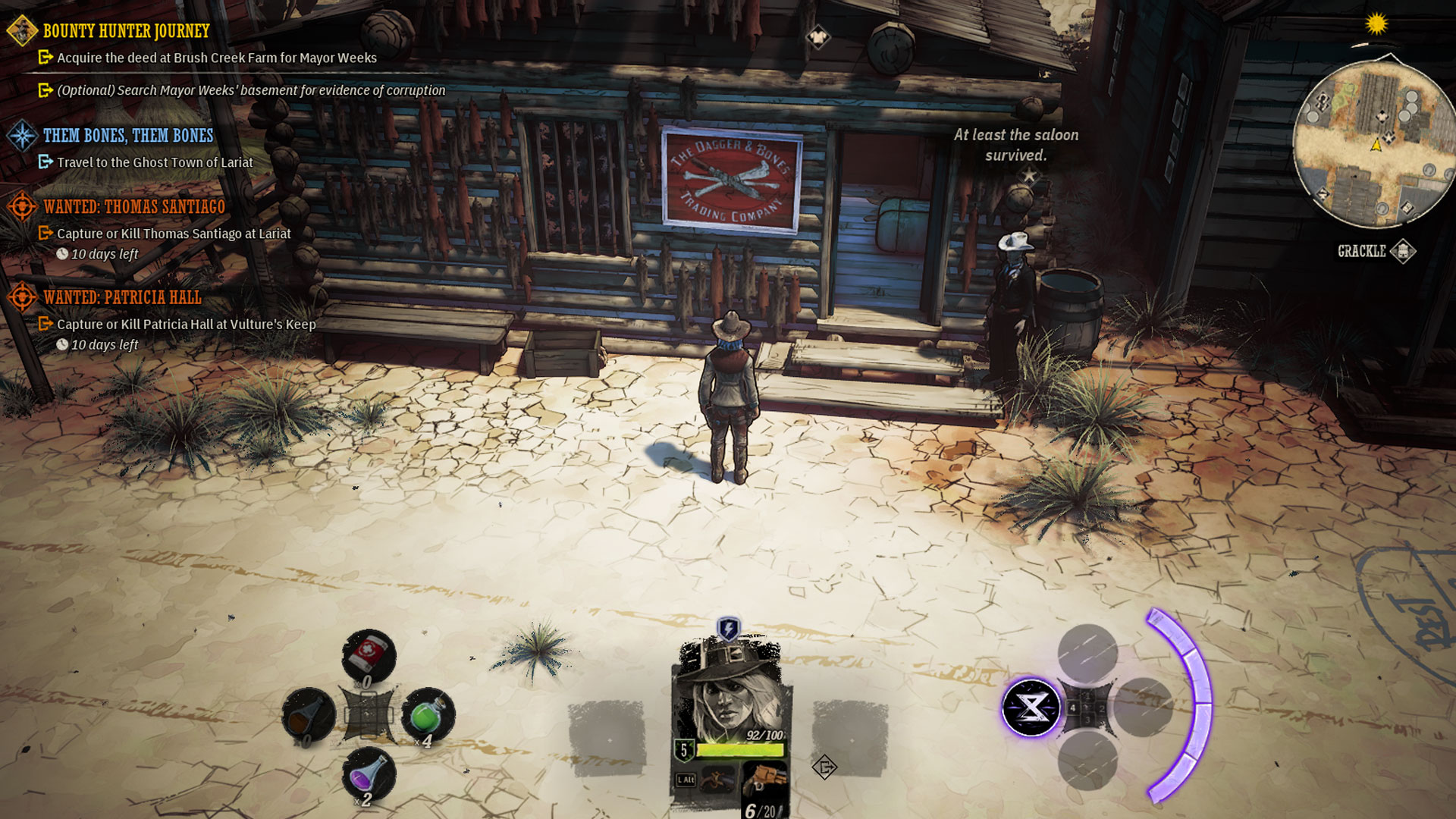
Task: Open the Them Bones, Them Bones quest
Action: click(127, 136)
